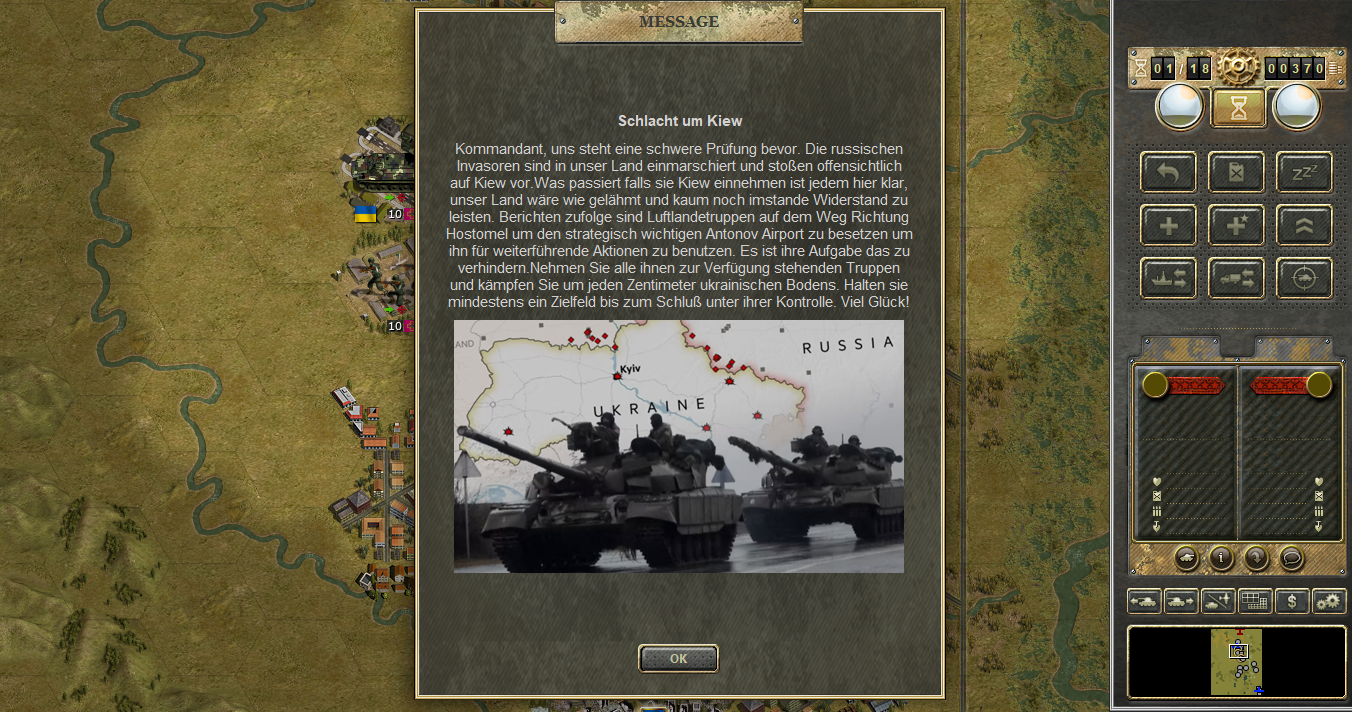Toggle truck transport mount button
The height and width of the screenshot is (712, 1352).
(x=1236, y=278)
